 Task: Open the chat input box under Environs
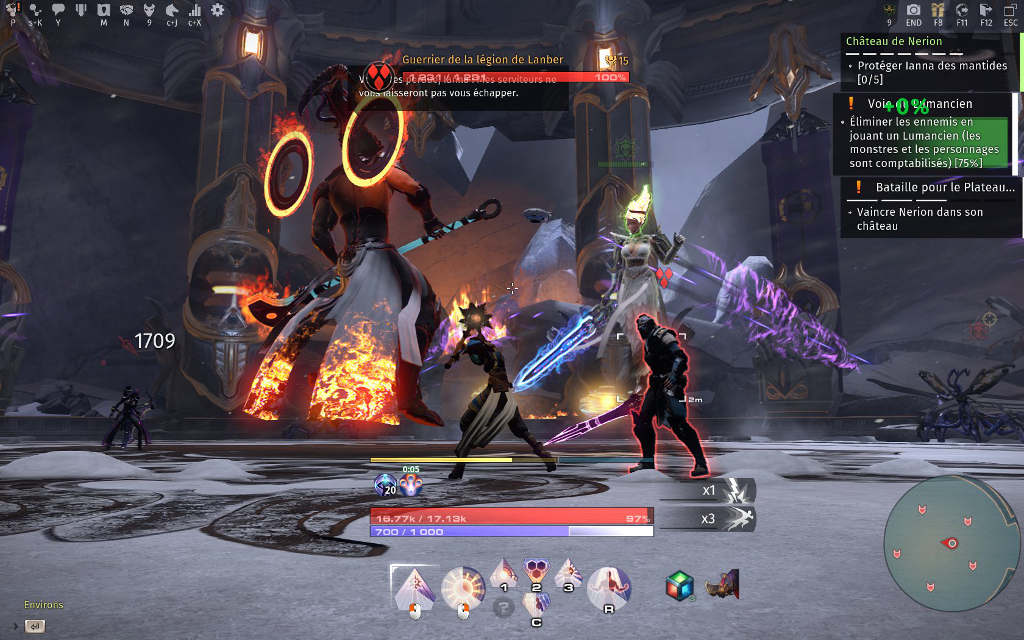point(36,626)
